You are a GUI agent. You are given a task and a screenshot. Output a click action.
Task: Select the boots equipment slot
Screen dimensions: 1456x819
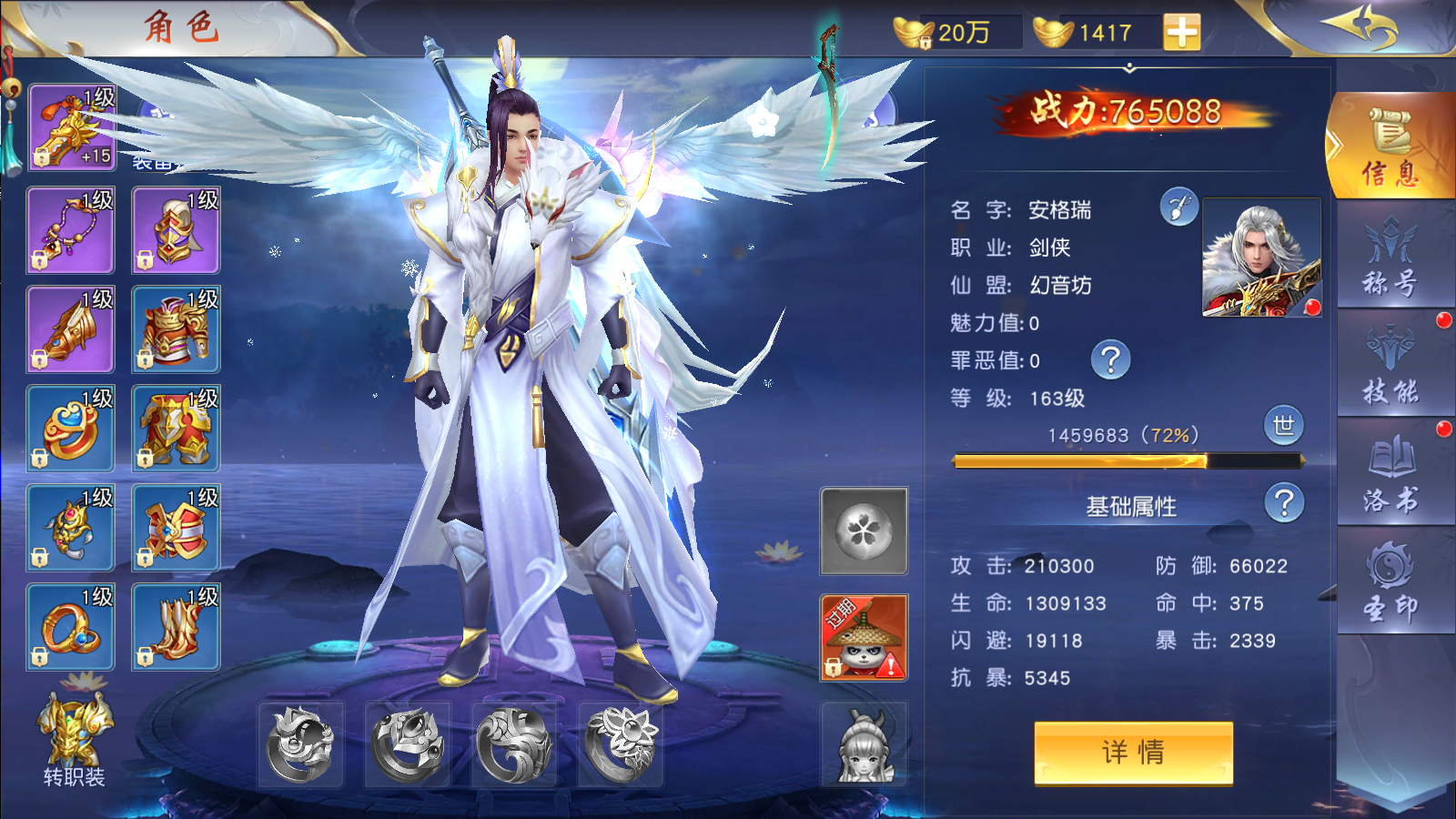pos(176,628)
